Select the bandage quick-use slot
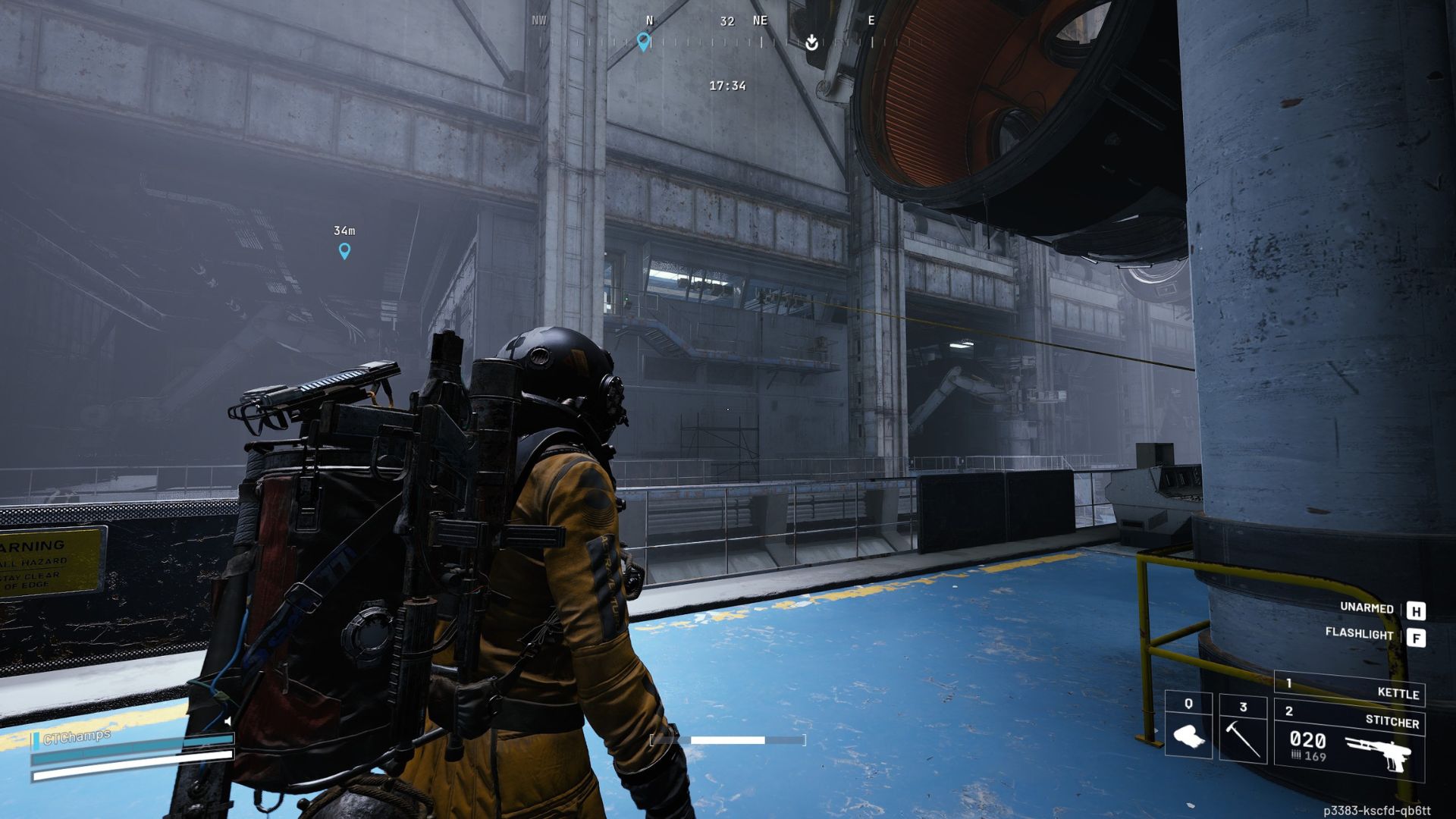This screenshot has height=819, width=1456. click(1188, 726)
